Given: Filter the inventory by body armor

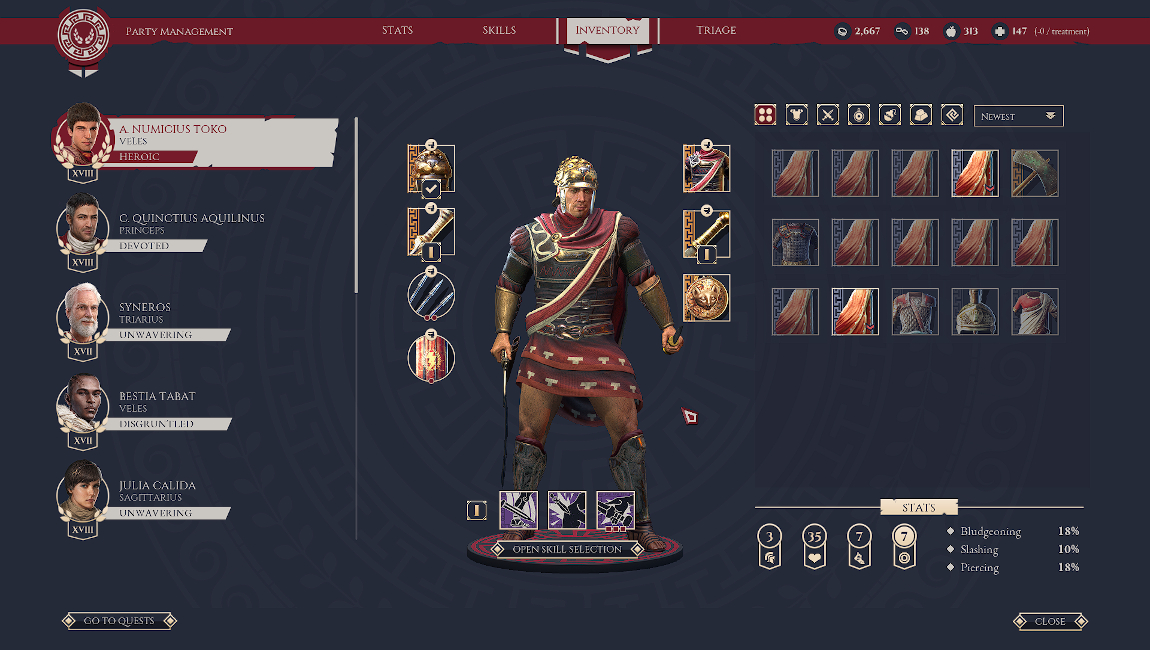Looking at the screenshot, I should 796,115.
